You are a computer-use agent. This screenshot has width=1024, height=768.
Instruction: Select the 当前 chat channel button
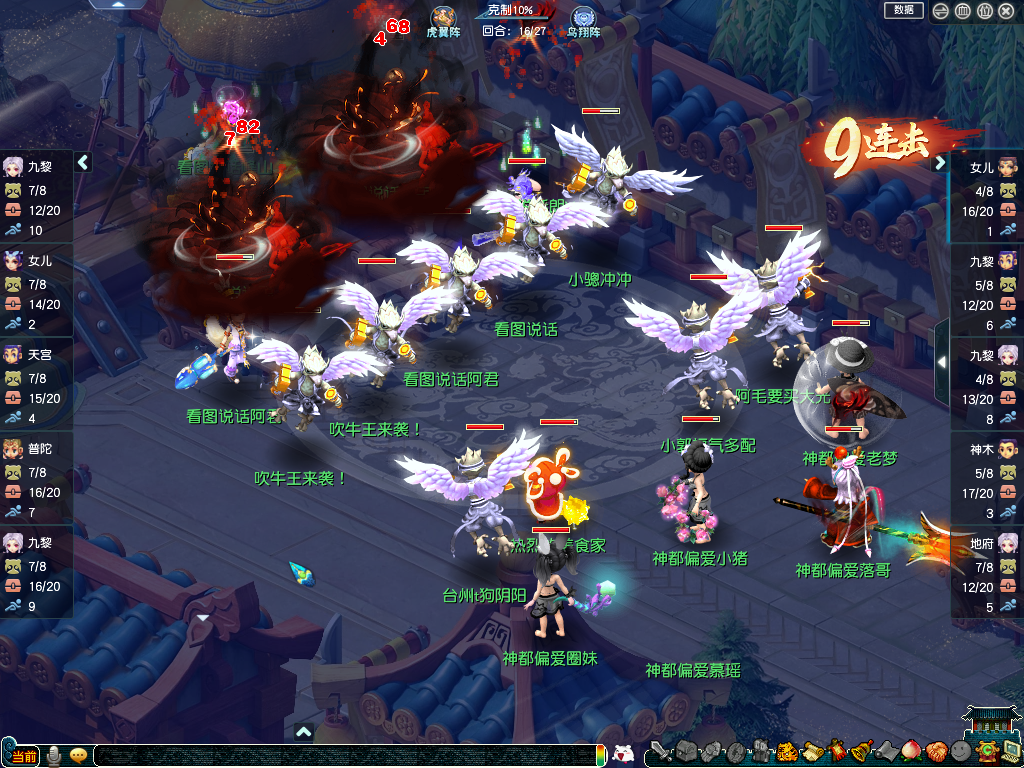[x=22, y=756]
